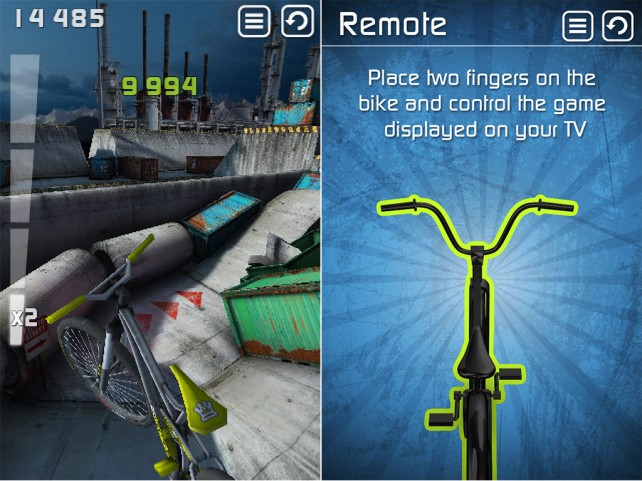This screenshot has height=481, width=642.
Task: Open the menu on the Remote screen
Action: click(578, 25)
